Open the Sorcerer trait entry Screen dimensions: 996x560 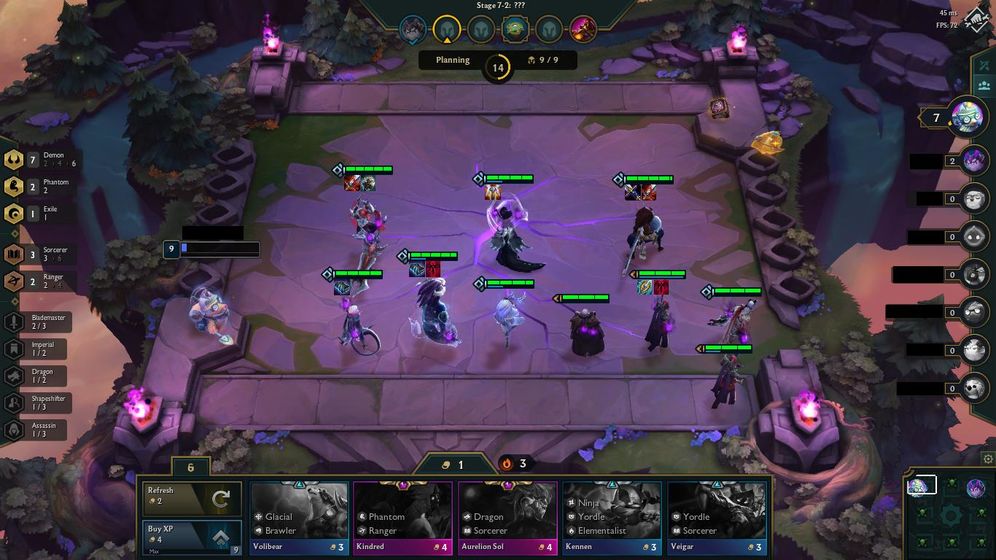14,254
